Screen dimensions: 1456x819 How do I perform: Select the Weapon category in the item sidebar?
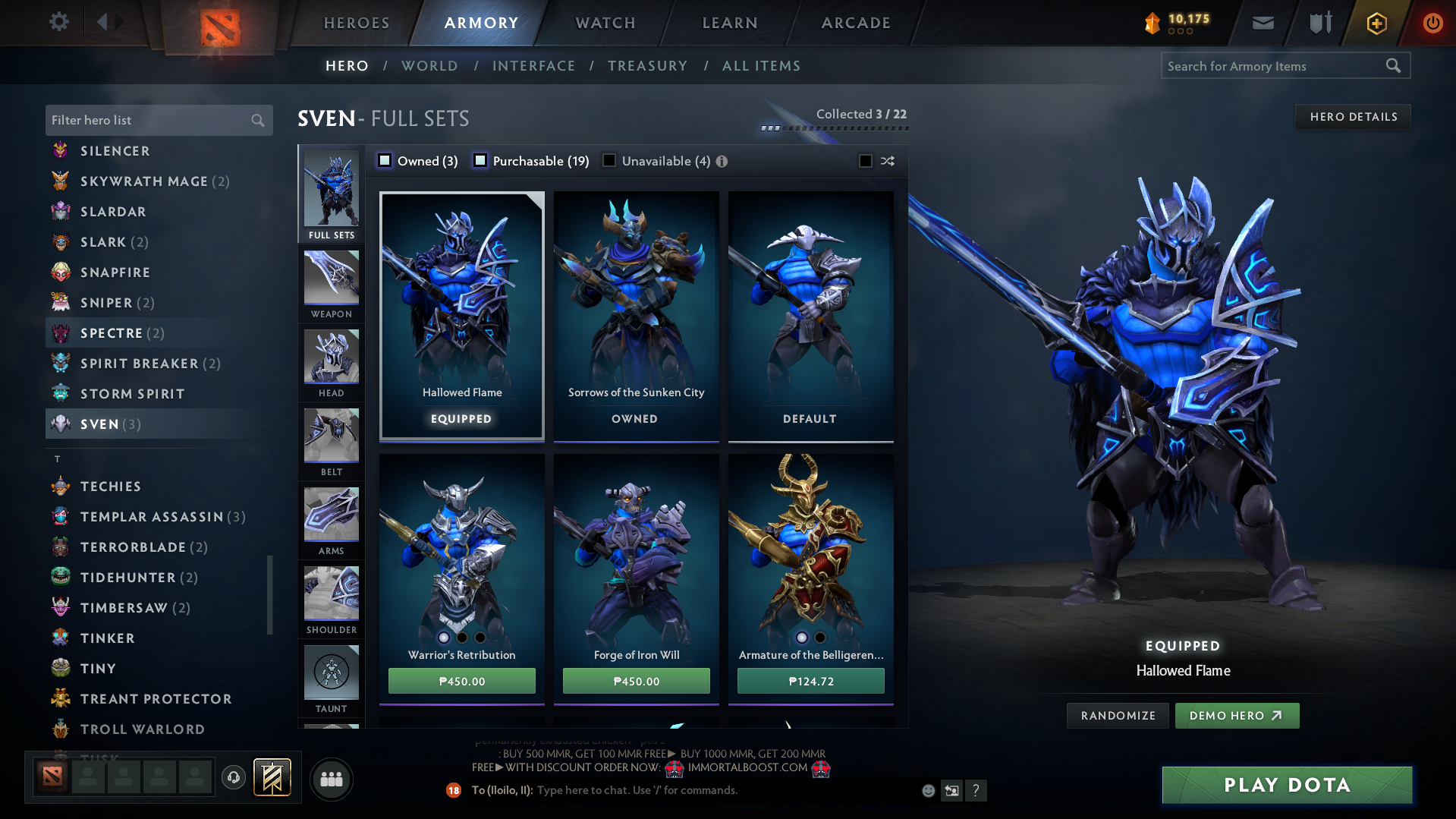(331, 281)
